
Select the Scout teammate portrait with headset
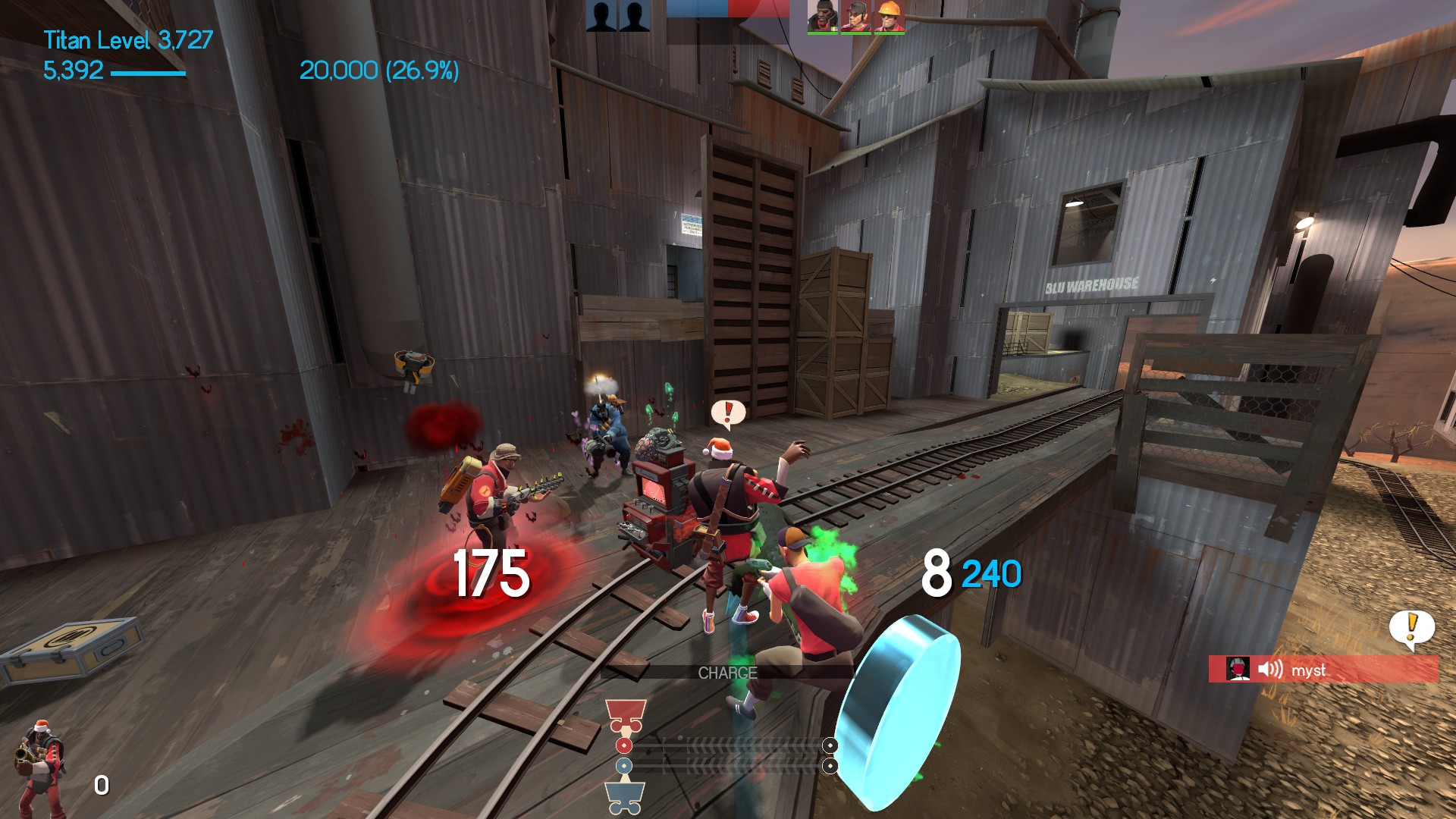[x=856, y=16]
